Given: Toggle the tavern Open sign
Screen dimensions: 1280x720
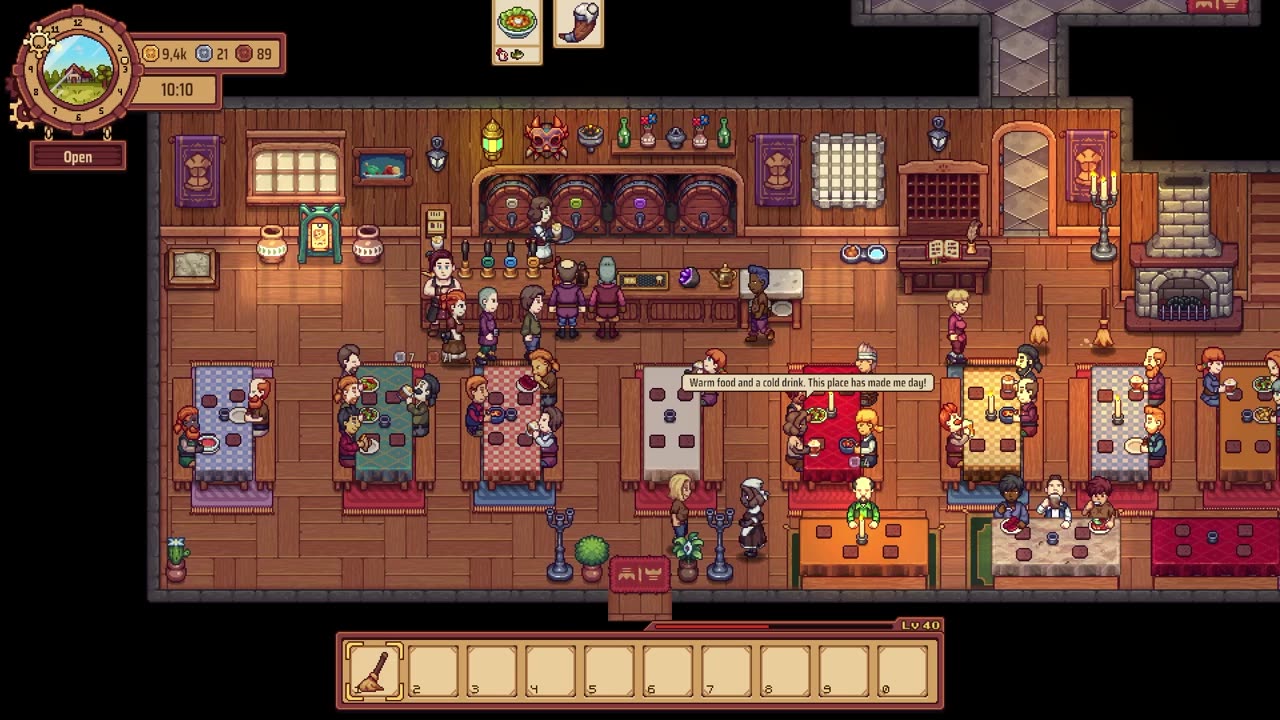Looking at the screenshot, I should [x=78, y=157].
